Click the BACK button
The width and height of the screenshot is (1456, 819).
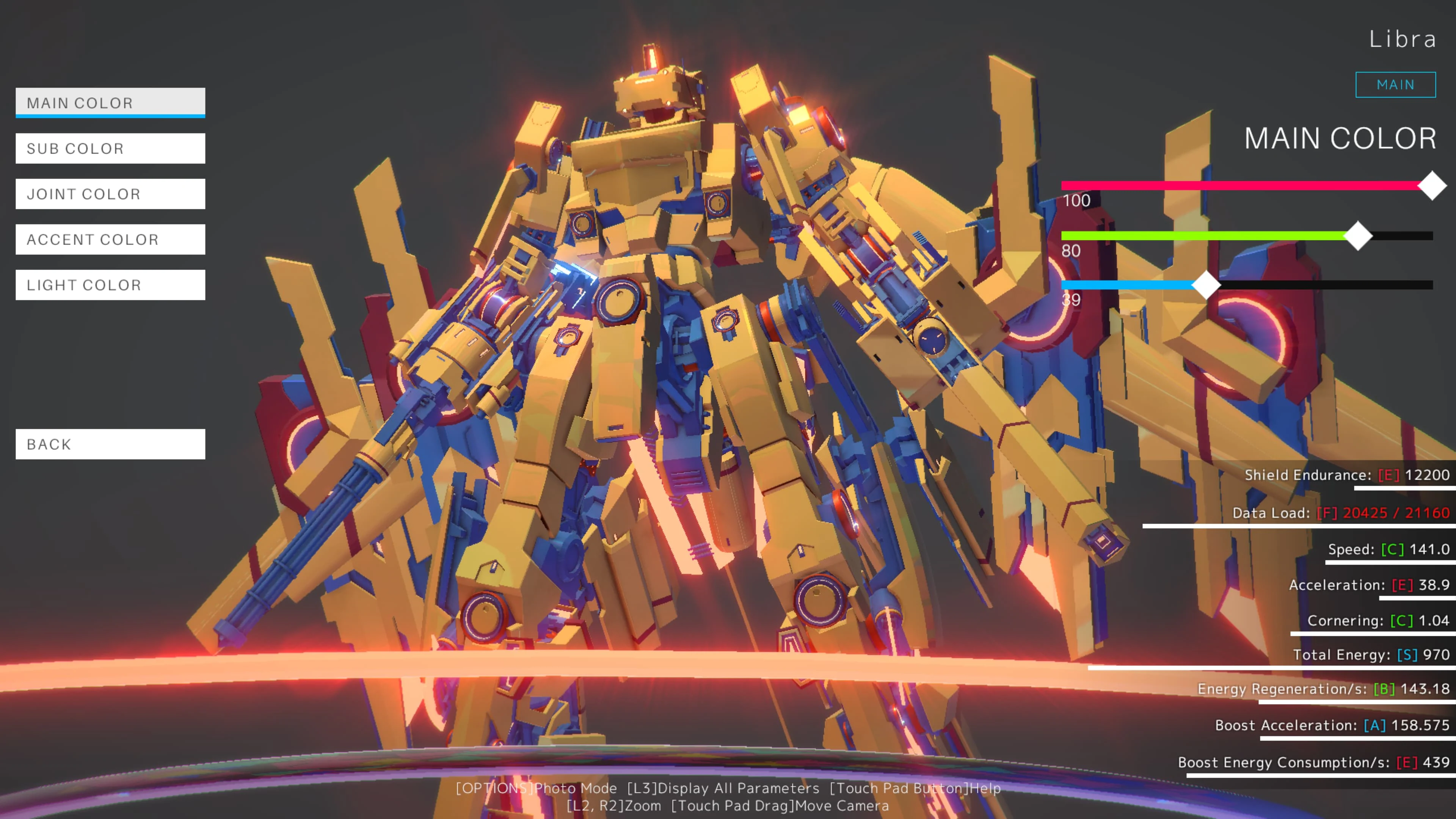110,444
